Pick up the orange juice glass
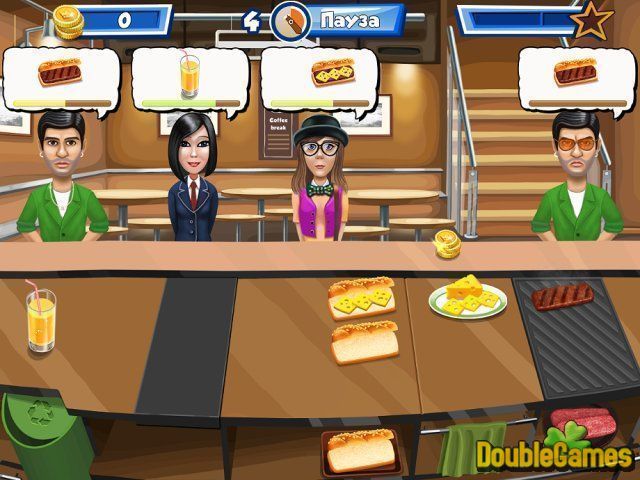Screen dimensions: 640x480 [41, 319]
